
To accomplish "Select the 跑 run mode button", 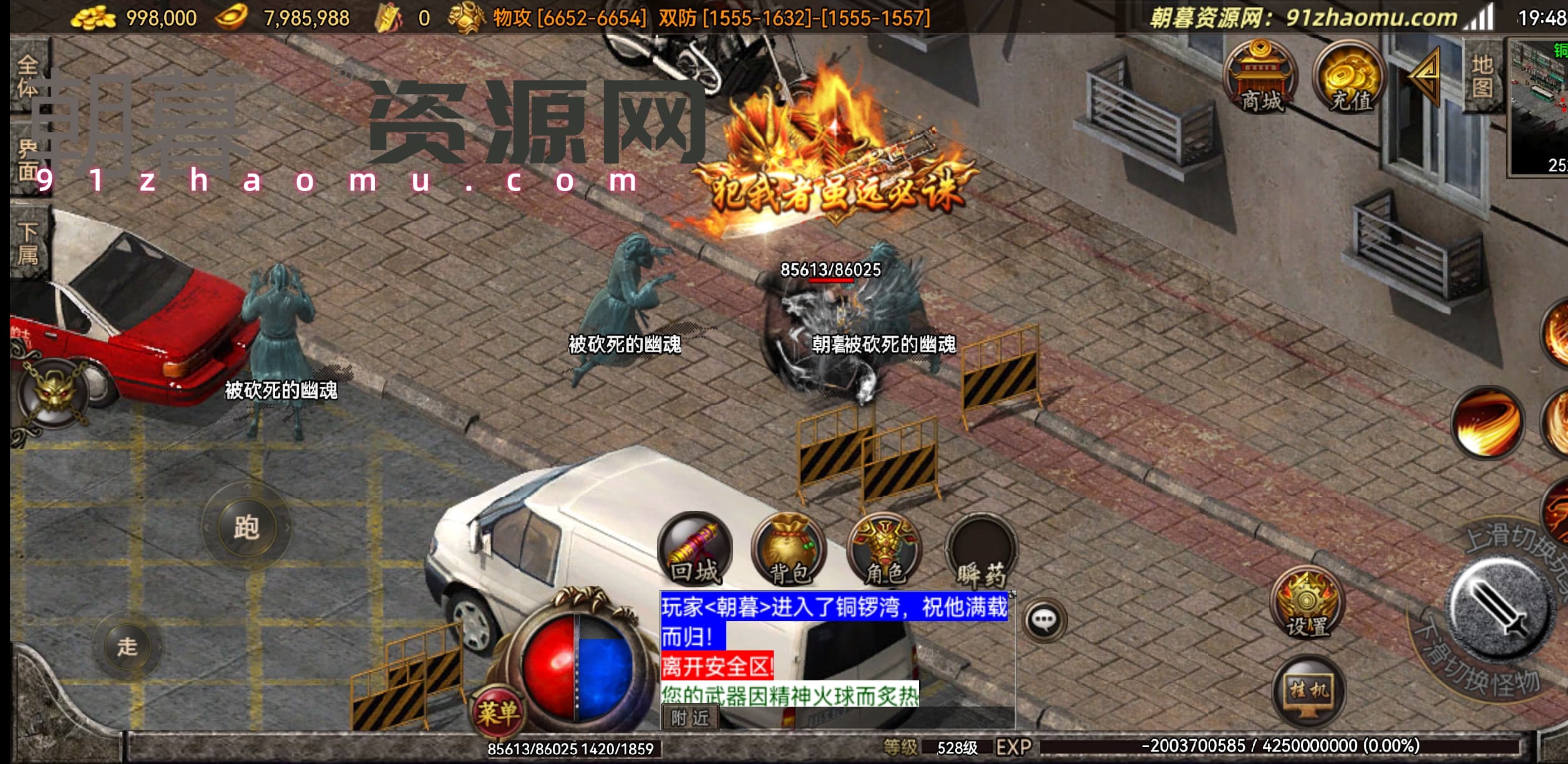I will (x=246, y=527).
